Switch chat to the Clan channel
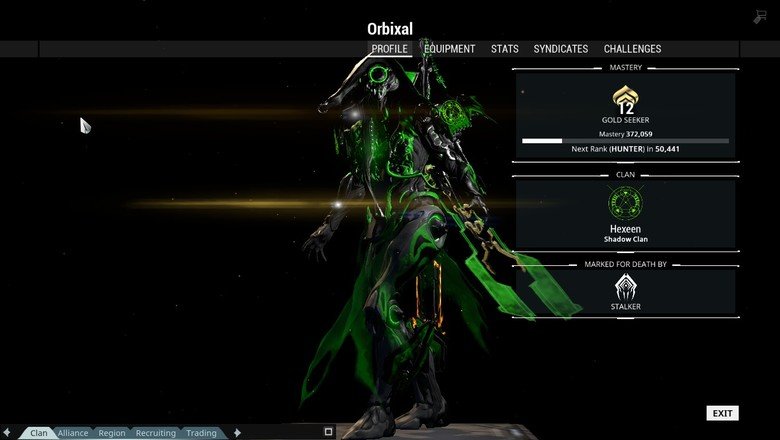This screenshot has width=780, height=440. 39,433
